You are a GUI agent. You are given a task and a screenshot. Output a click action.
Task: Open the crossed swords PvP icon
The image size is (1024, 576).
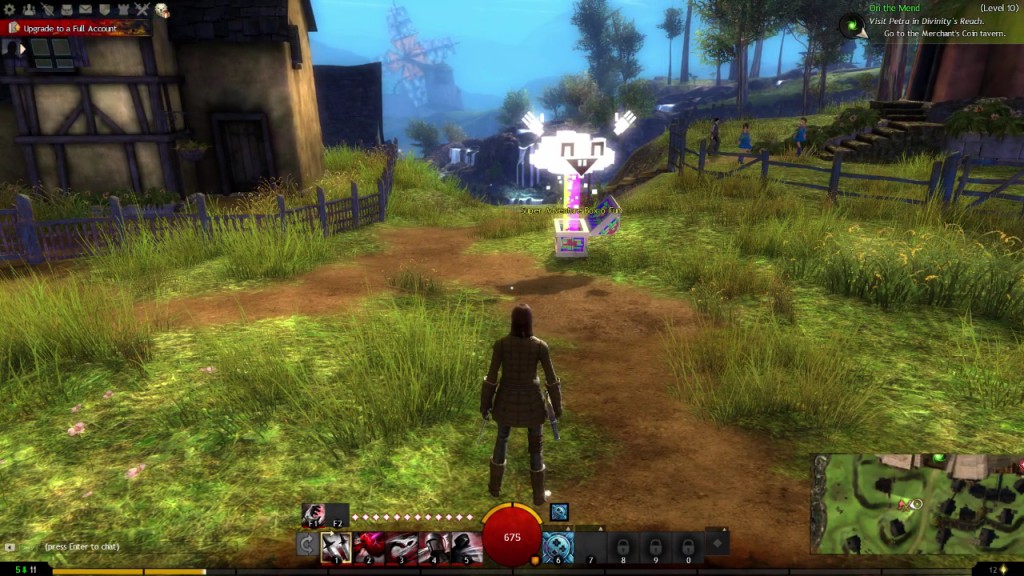(x=142, y=10)
